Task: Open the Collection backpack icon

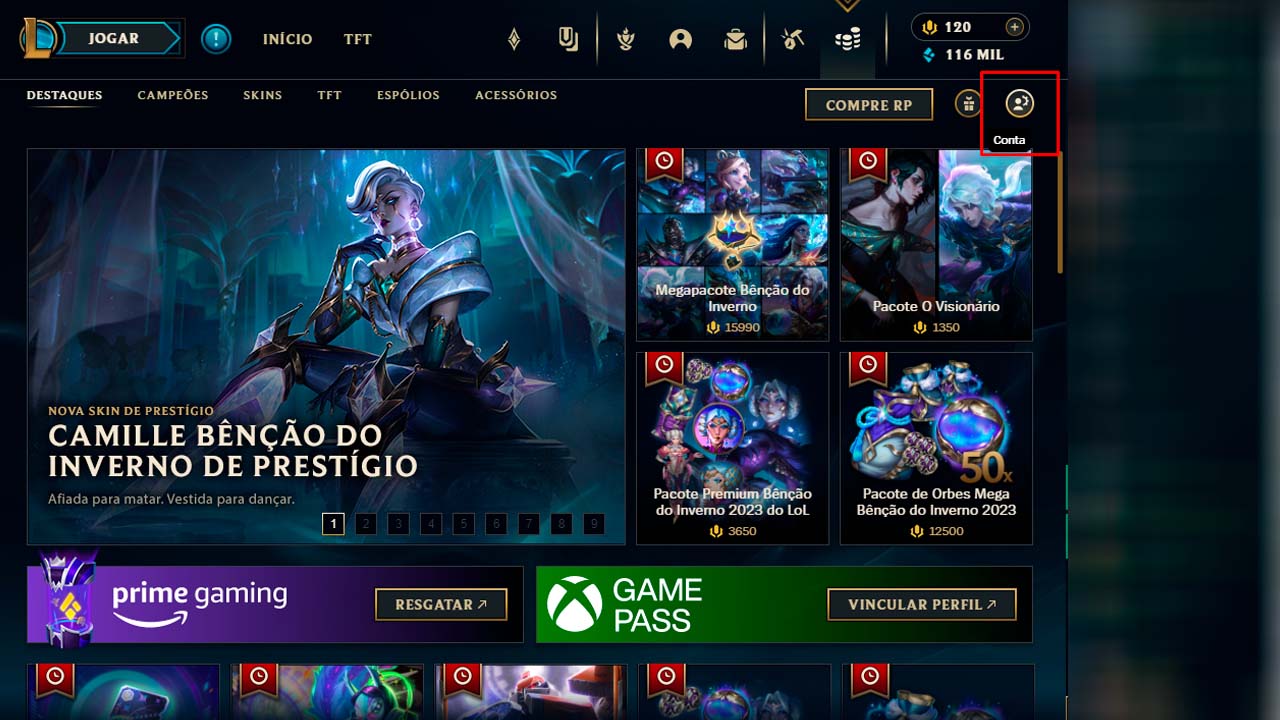Action: click(x=735, y=38)
